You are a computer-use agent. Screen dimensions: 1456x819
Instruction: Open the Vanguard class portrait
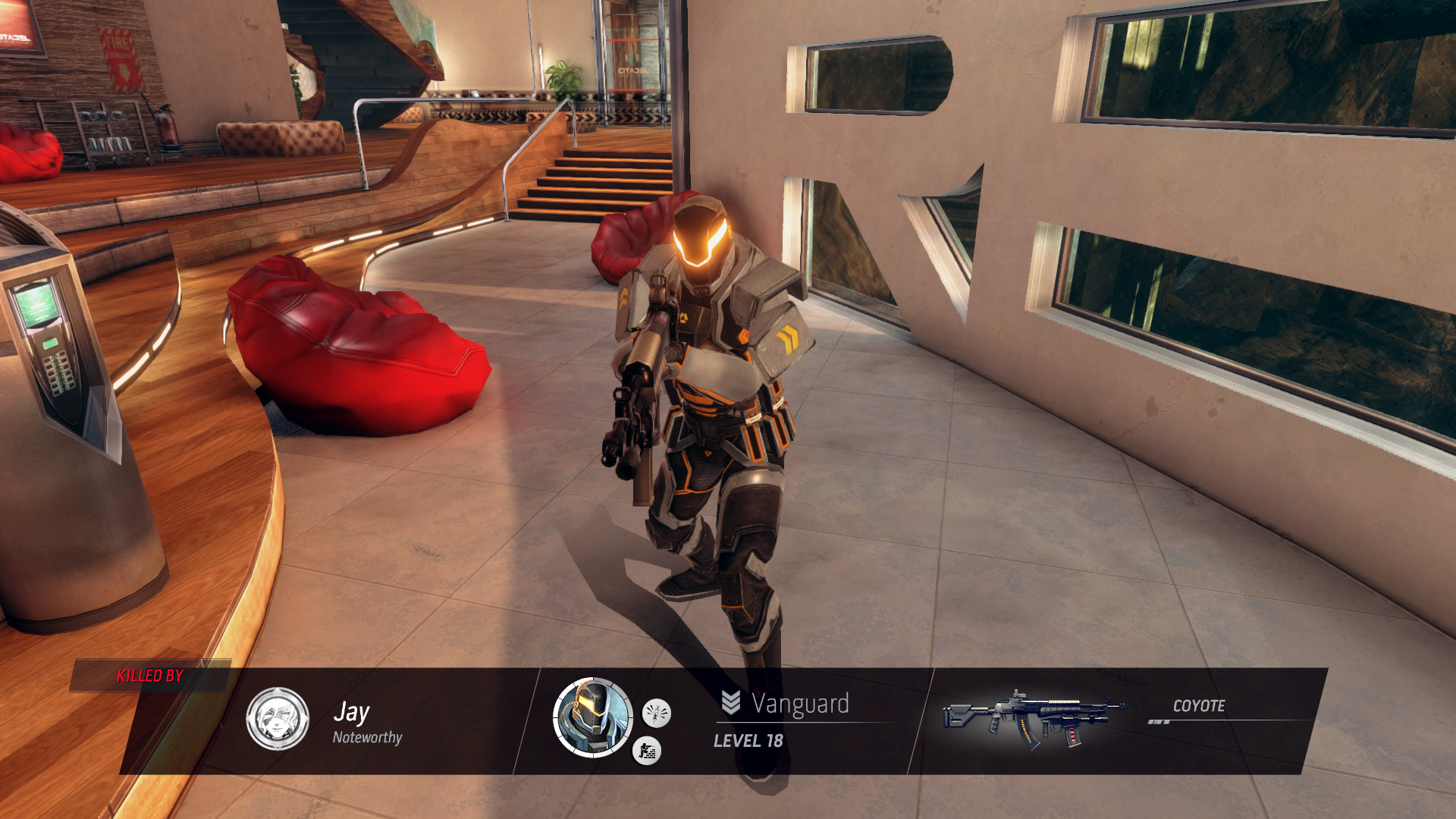(593, 717)
